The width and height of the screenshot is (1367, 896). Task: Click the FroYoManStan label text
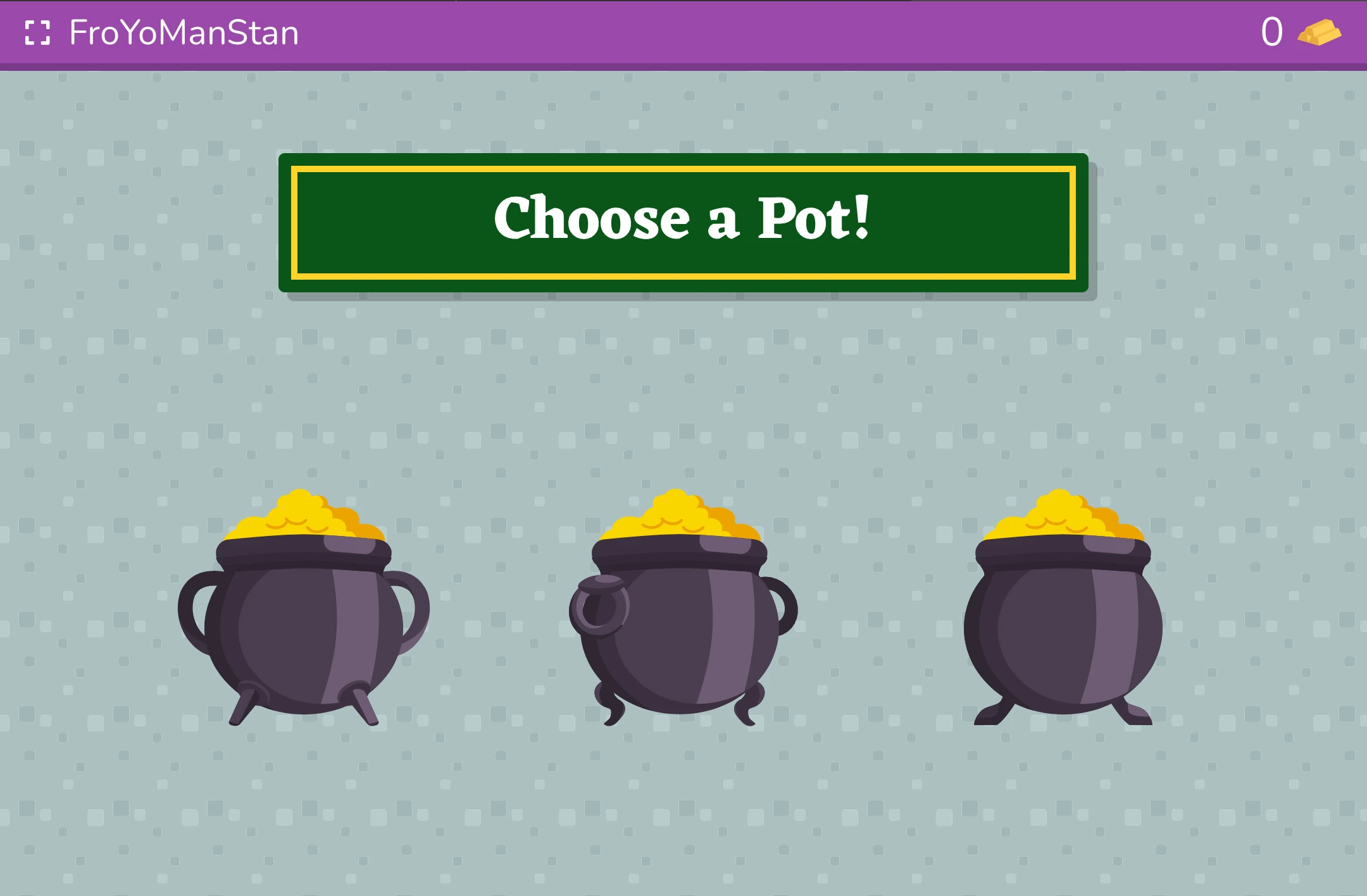(x=184, y=34)
